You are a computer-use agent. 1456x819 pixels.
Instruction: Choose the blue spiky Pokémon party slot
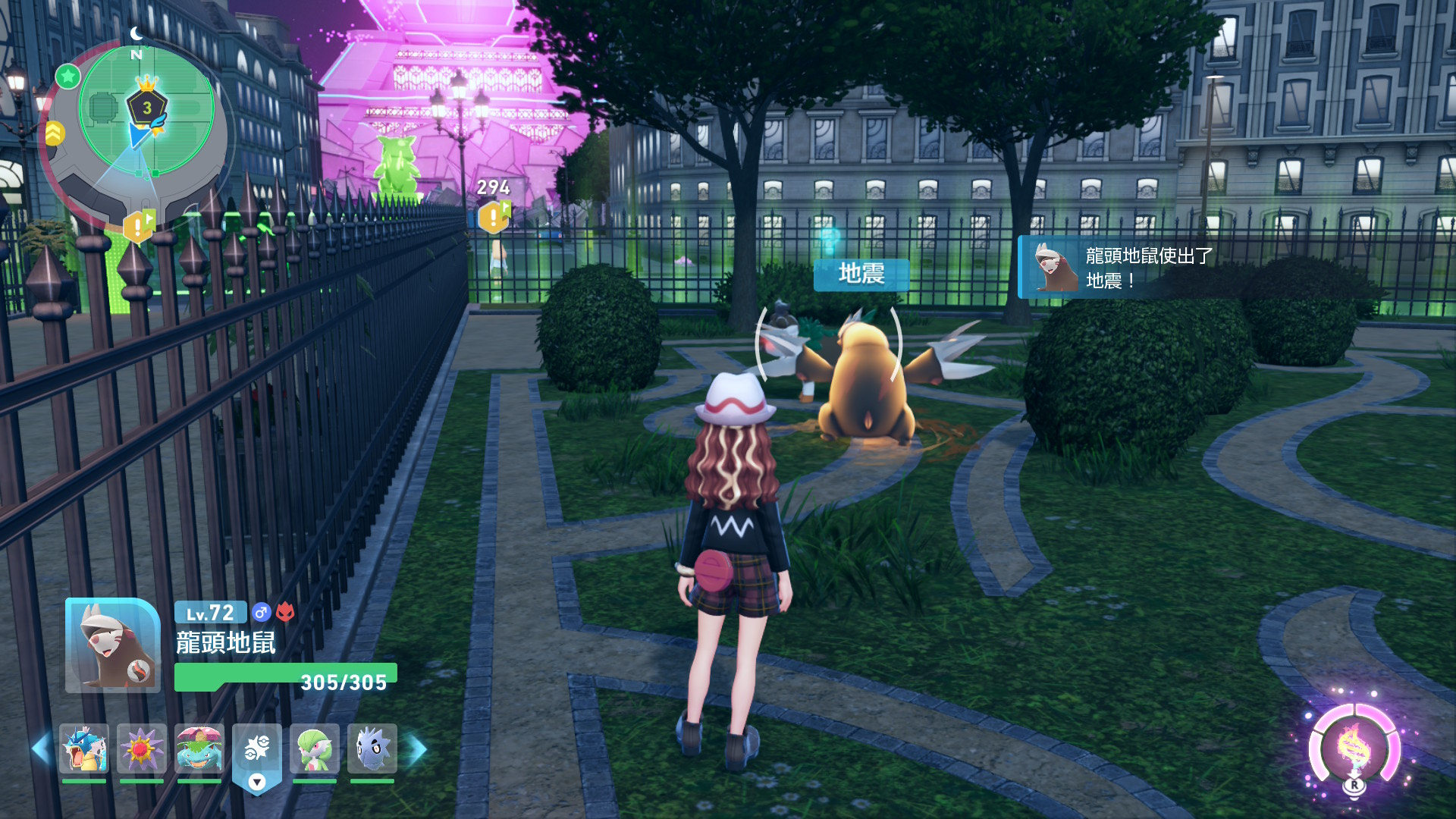pos(372,748)
